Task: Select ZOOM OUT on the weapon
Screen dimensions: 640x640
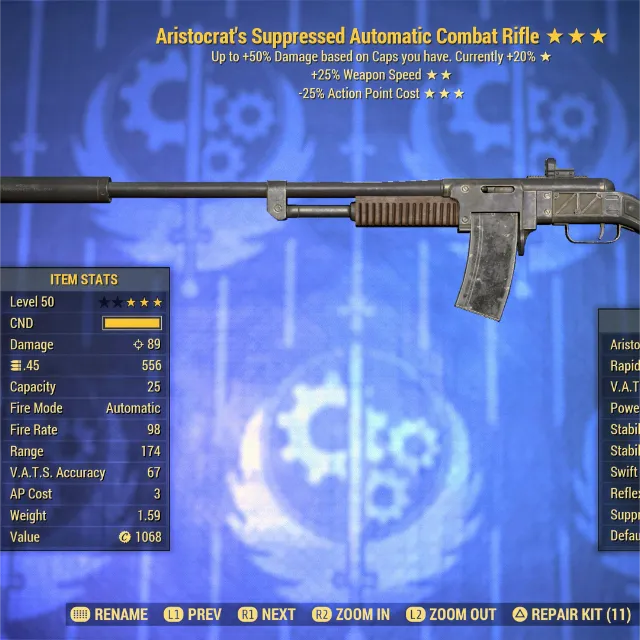Action: tap(450, 614)
